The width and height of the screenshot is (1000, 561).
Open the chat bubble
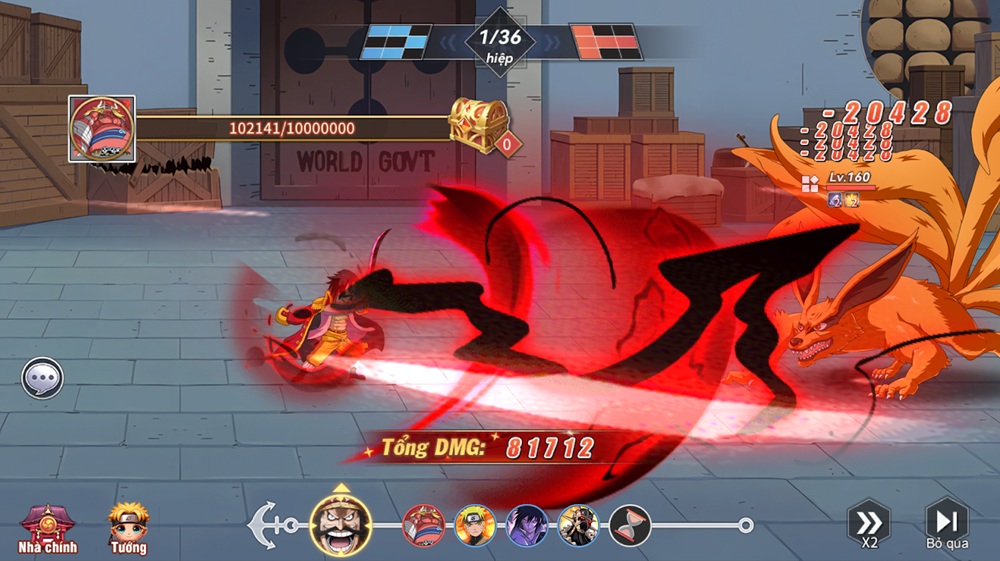coord(43,379)
